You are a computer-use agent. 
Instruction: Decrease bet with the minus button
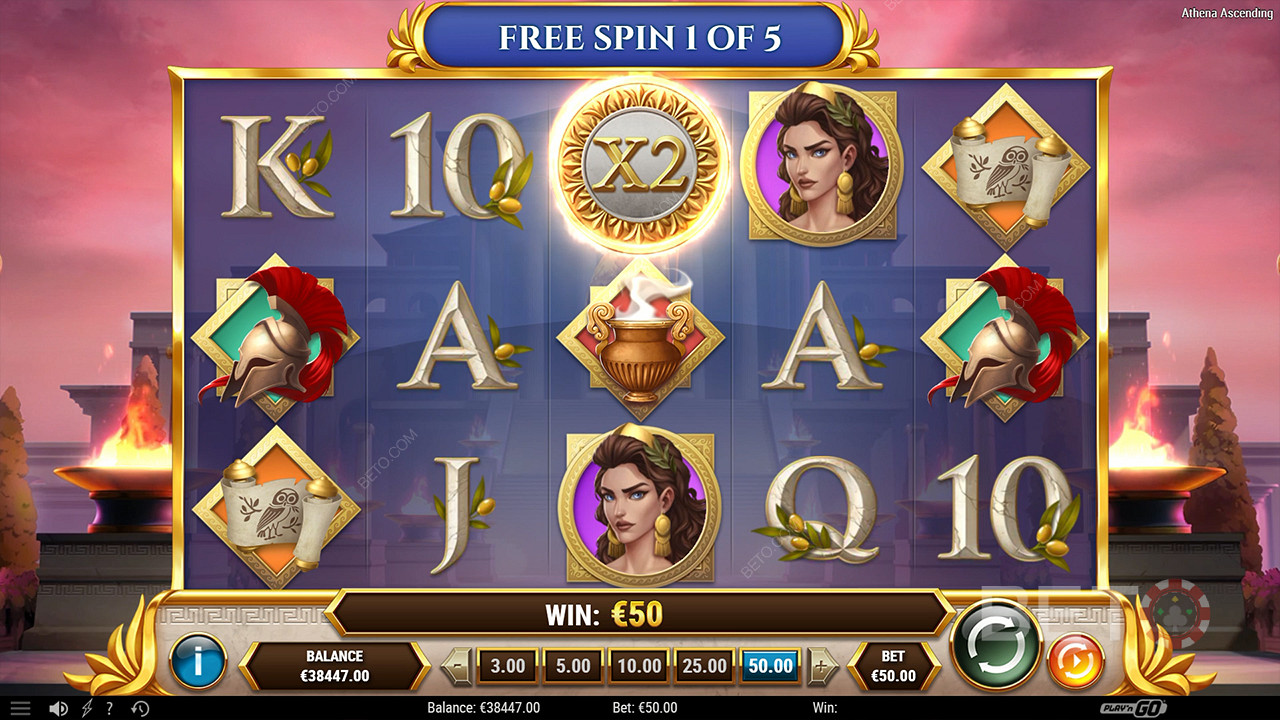456,665
